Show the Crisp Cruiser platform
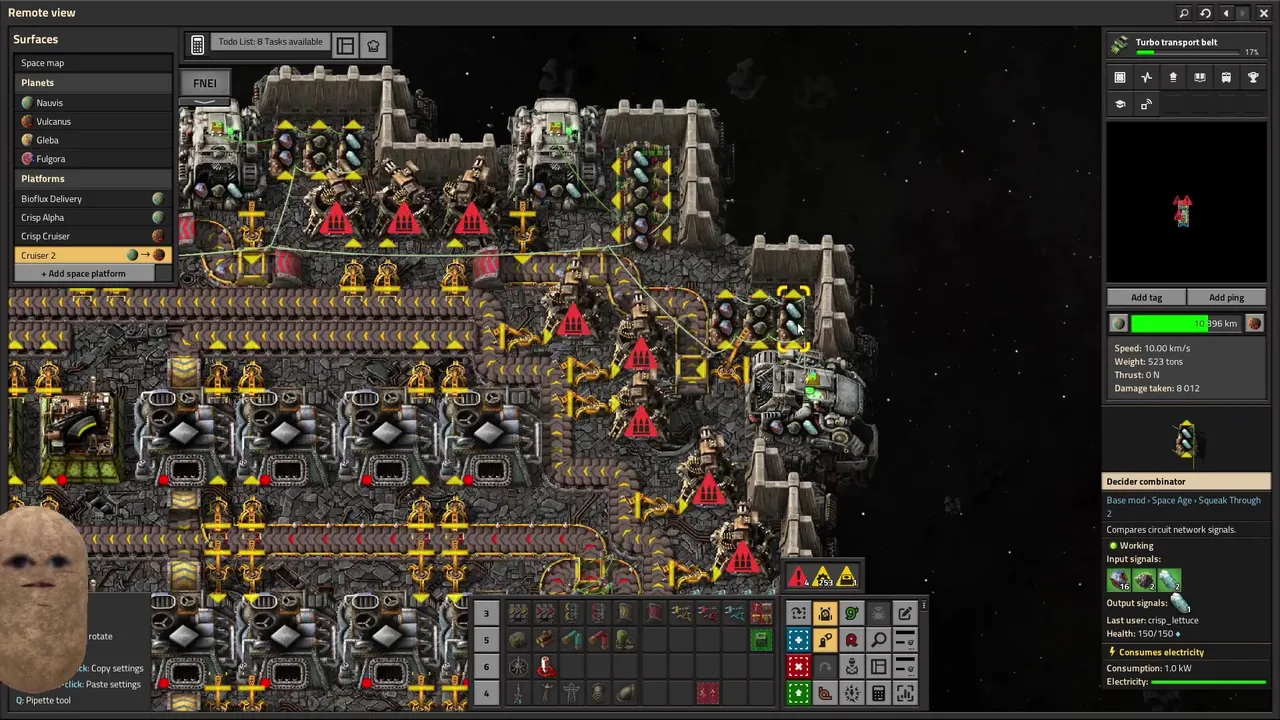 (46, 236)
